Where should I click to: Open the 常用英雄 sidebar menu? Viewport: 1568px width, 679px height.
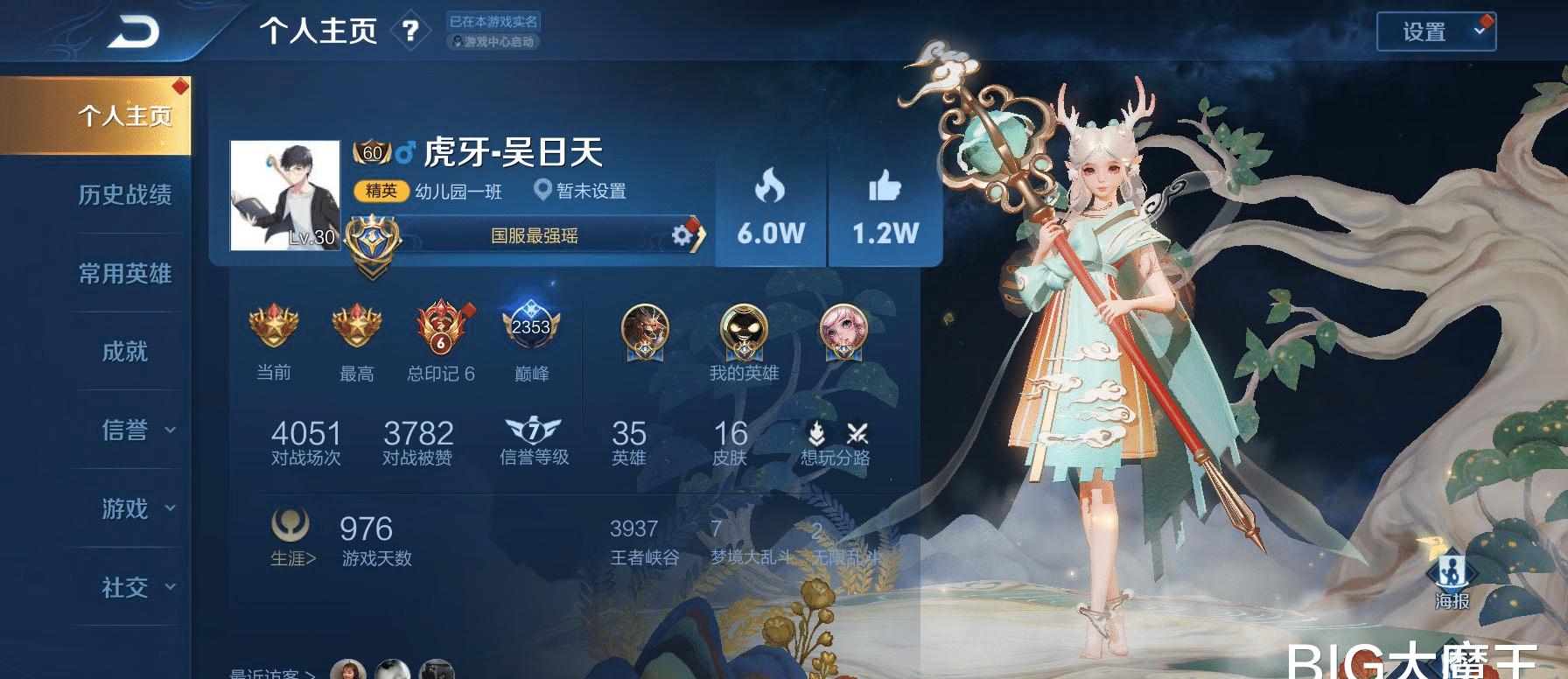pyautogui.click(x=128, y=273)
